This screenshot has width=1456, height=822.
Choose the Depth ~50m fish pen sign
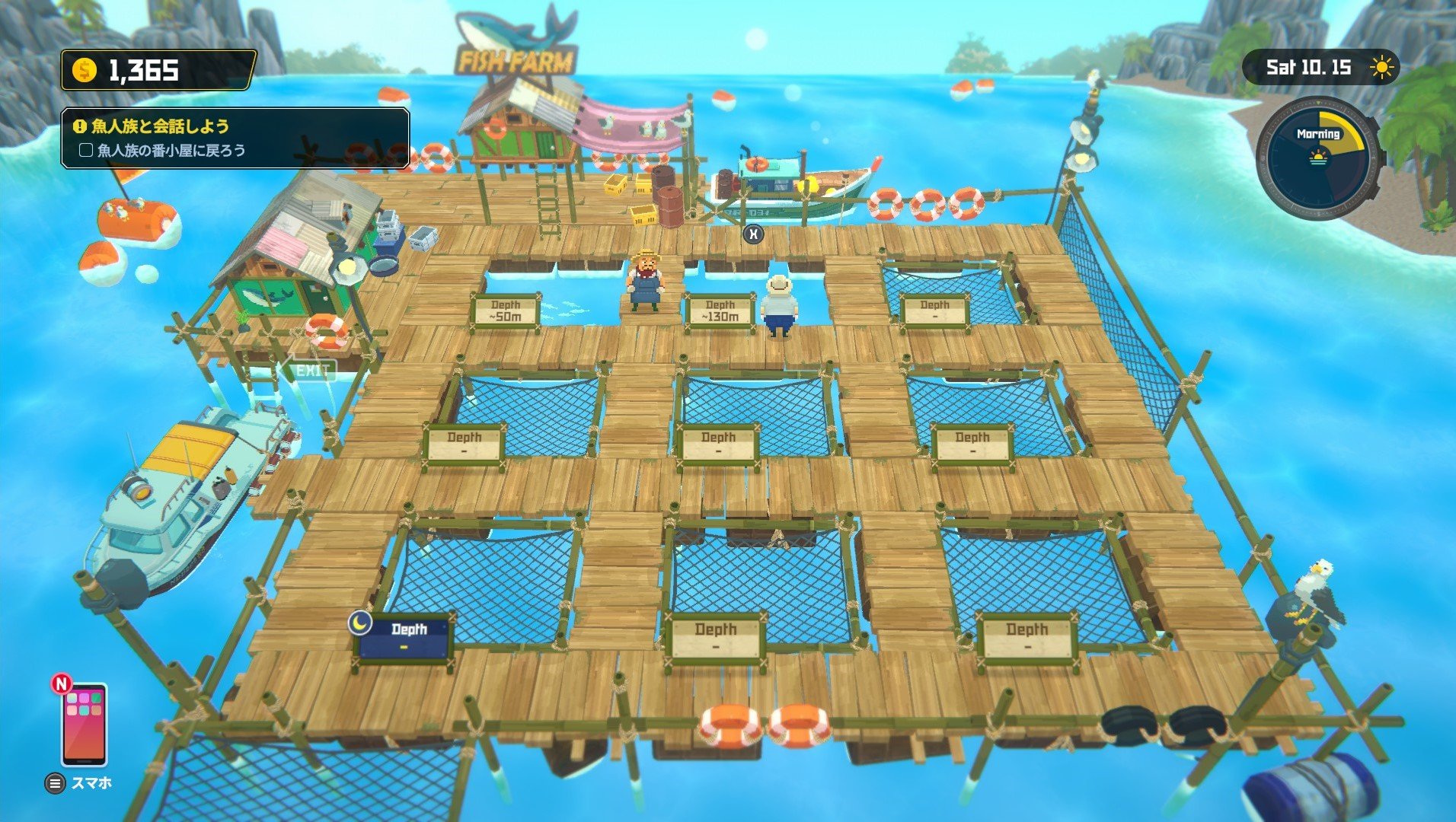(x=506, y=311)
